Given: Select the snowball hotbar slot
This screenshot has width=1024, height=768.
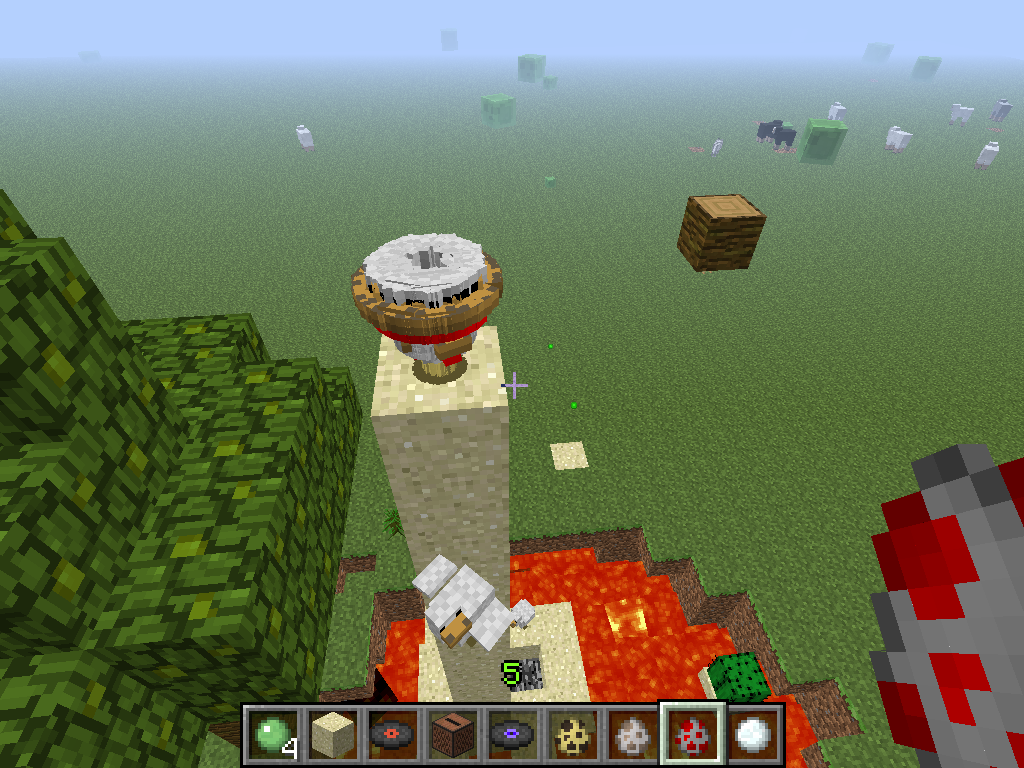Looking at the screenshot, I should pyautogui.click(x=751, y=735).
